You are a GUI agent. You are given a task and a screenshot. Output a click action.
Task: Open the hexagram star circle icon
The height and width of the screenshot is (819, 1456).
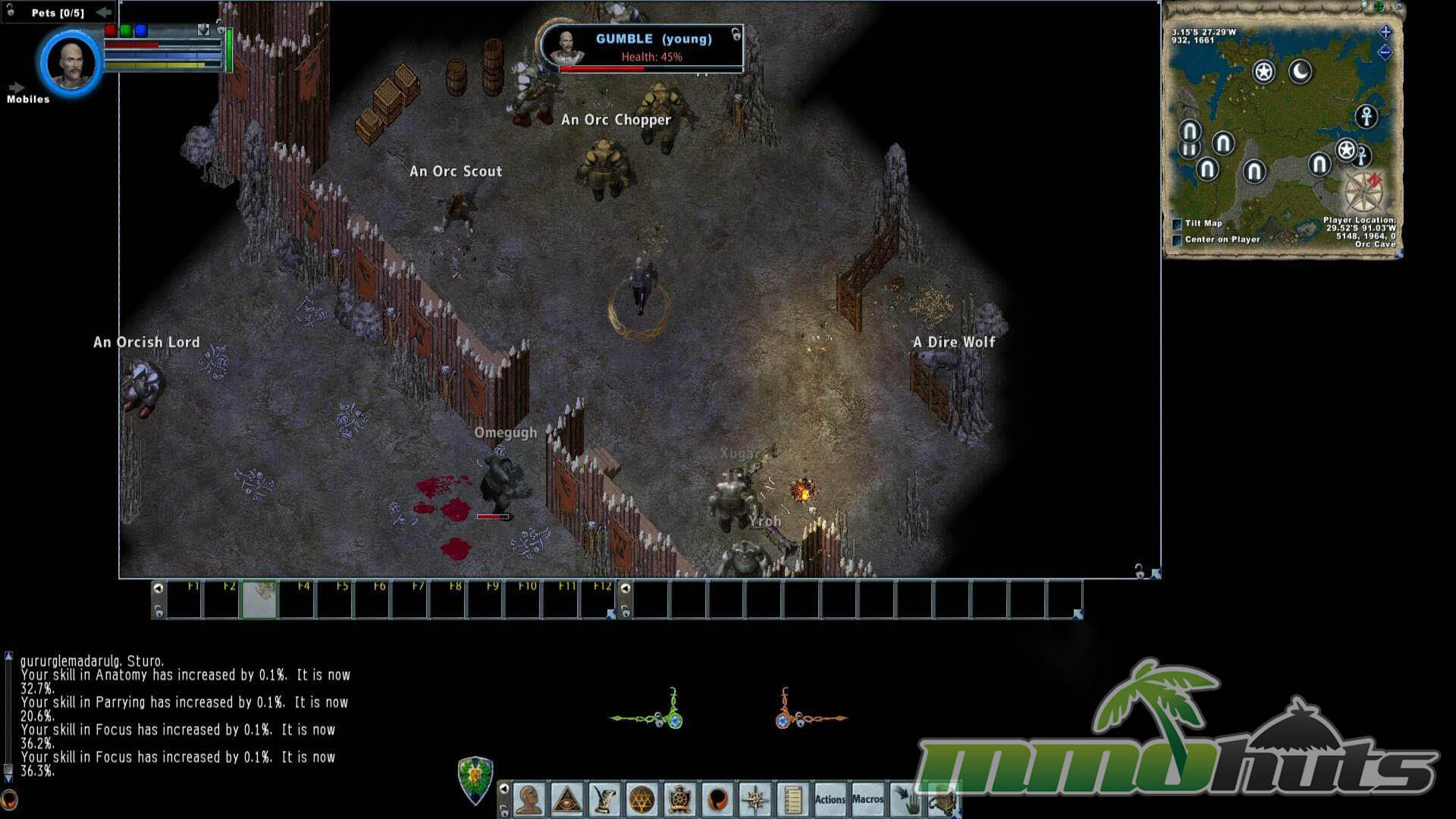tap(642, 799)
